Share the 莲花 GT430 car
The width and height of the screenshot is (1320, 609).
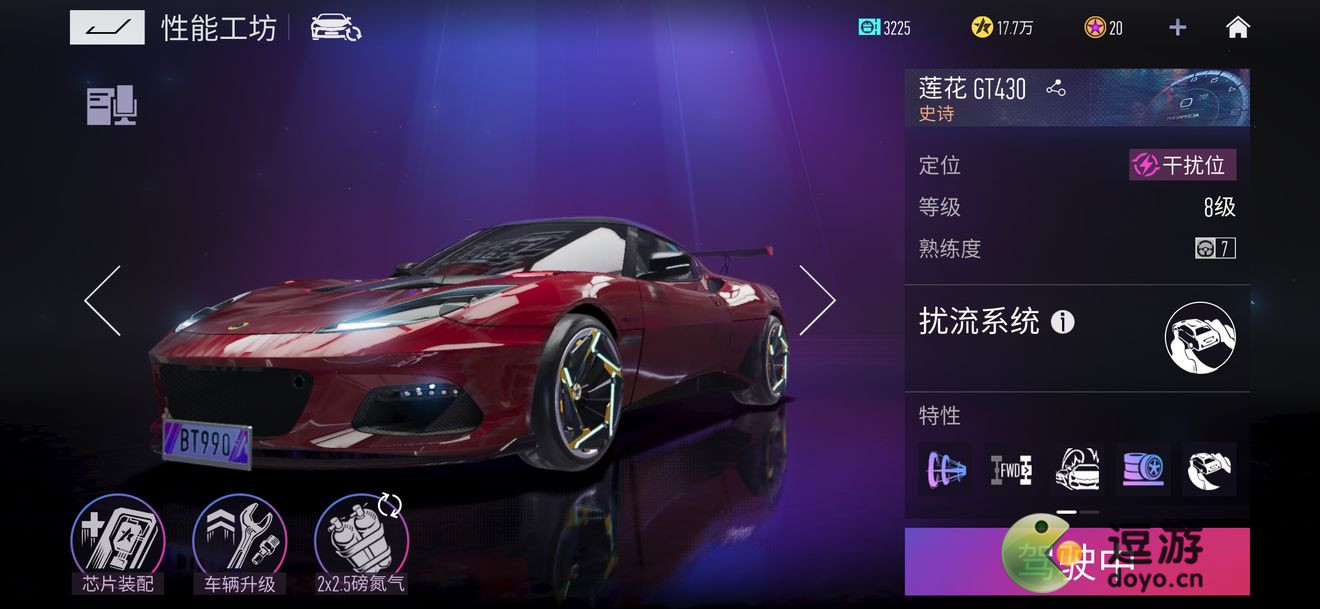[1056, 88]
